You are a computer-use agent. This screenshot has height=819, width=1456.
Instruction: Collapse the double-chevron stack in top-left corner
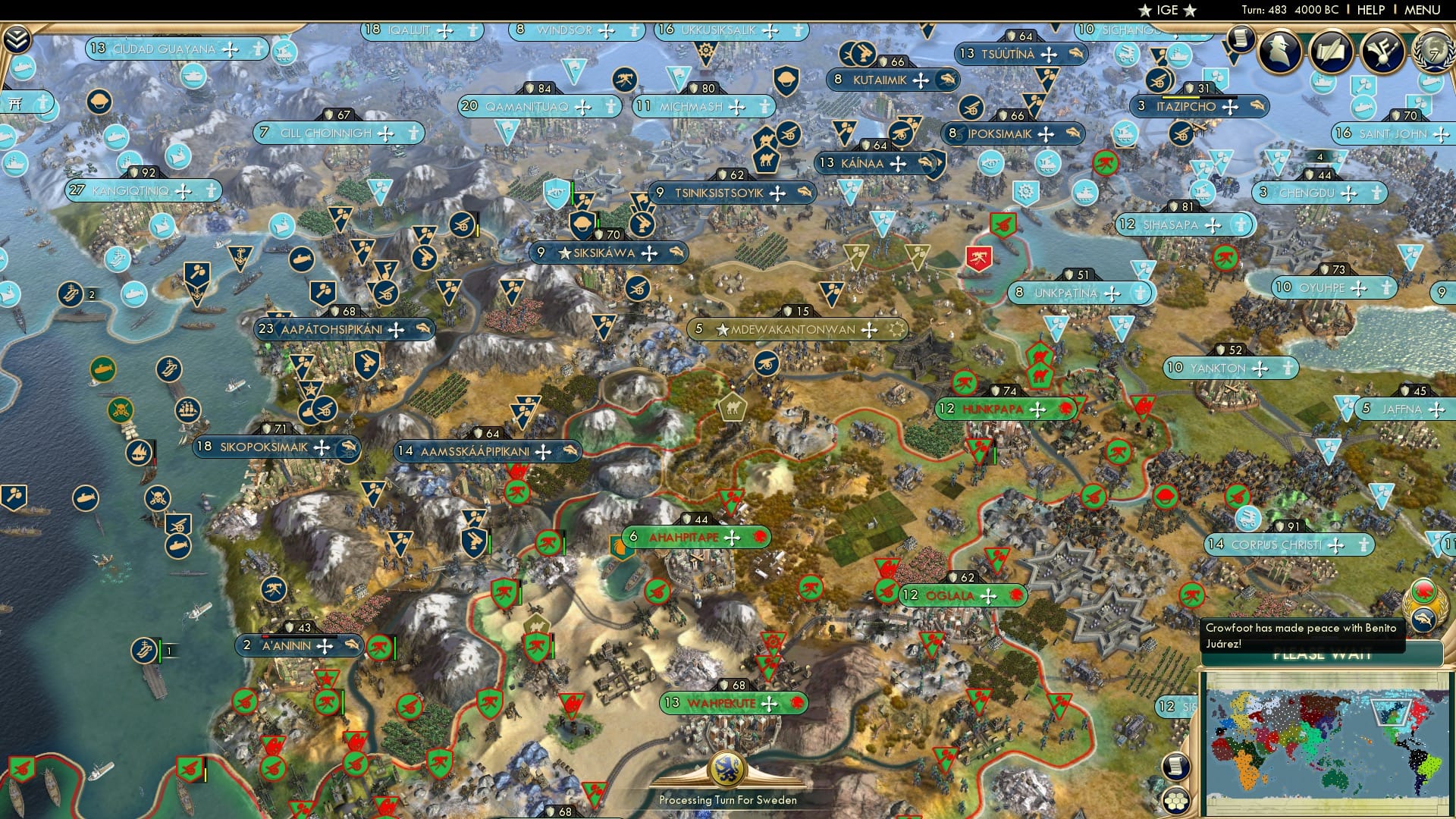[17, 39]
